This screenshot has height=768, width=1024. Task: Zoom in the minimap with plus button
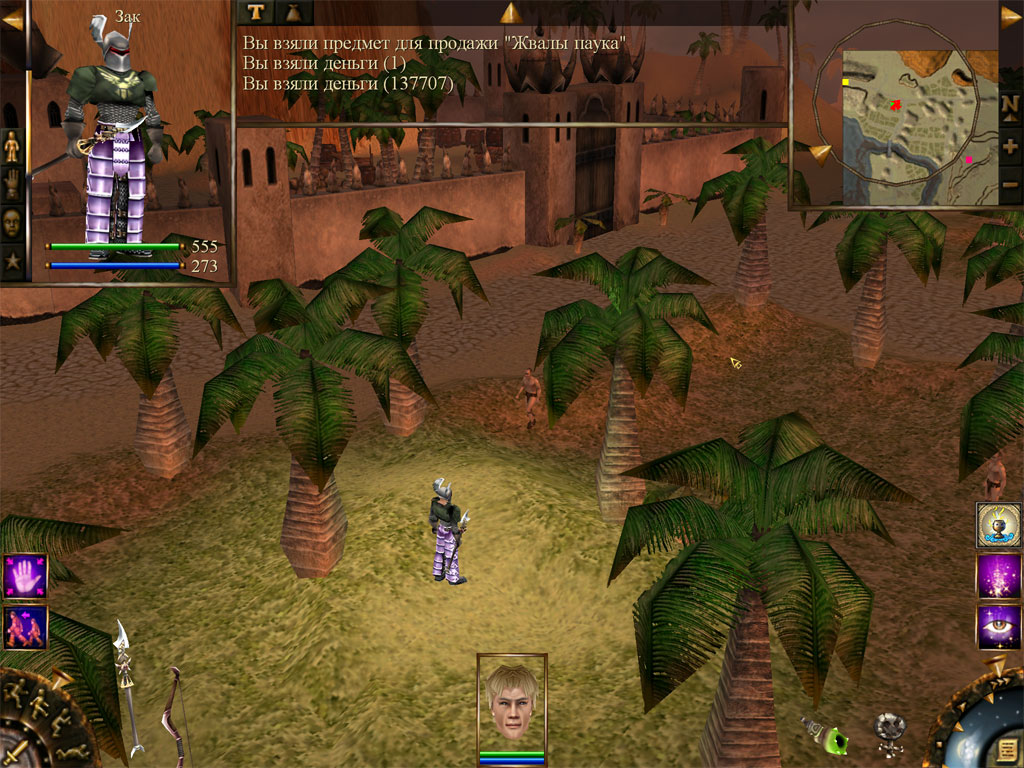point(1011,146)
